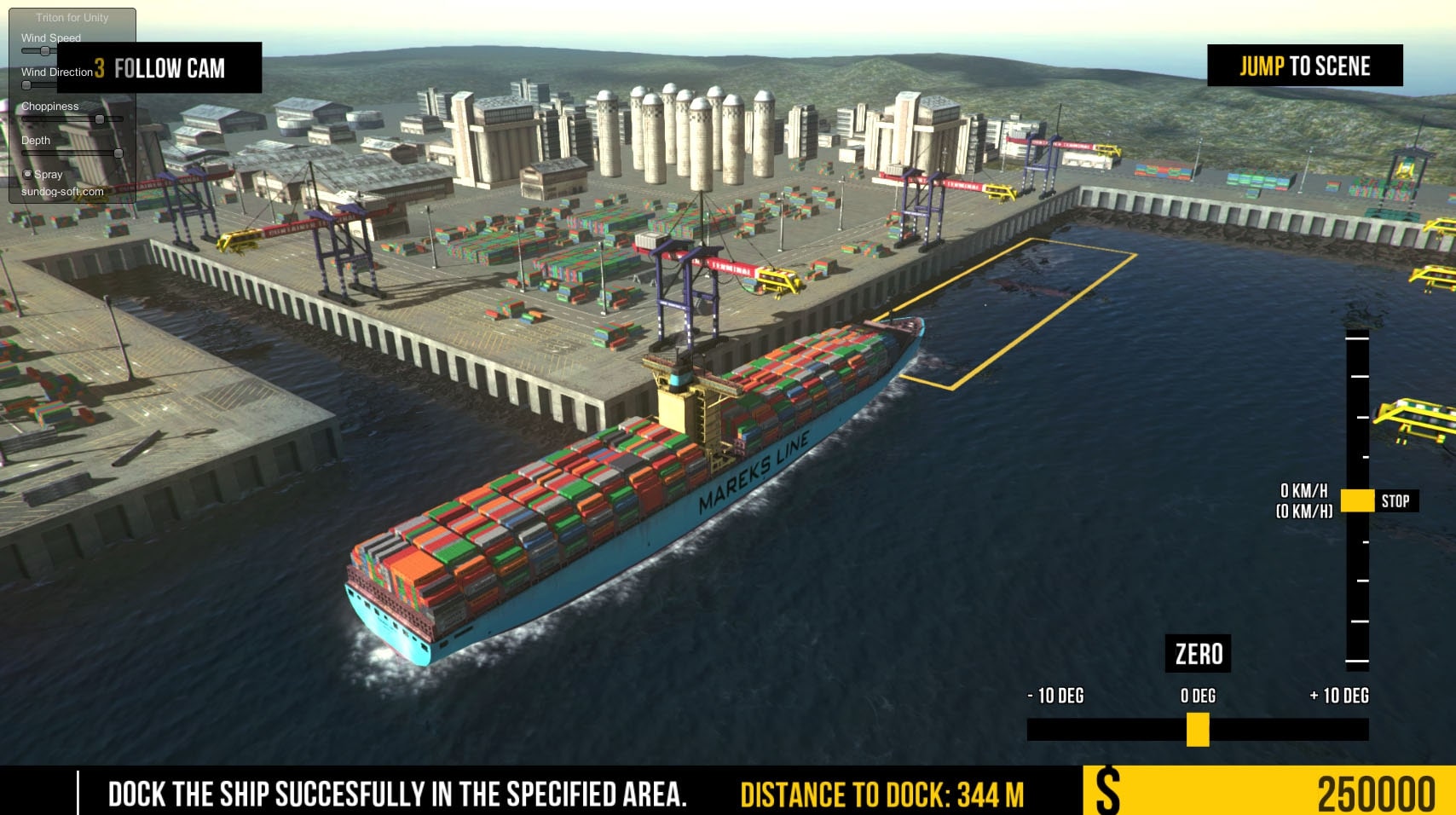Click the Triton for Unity panel title
Image resolution: width=1456 pixels, height=815 pixels.
point(72,17)
